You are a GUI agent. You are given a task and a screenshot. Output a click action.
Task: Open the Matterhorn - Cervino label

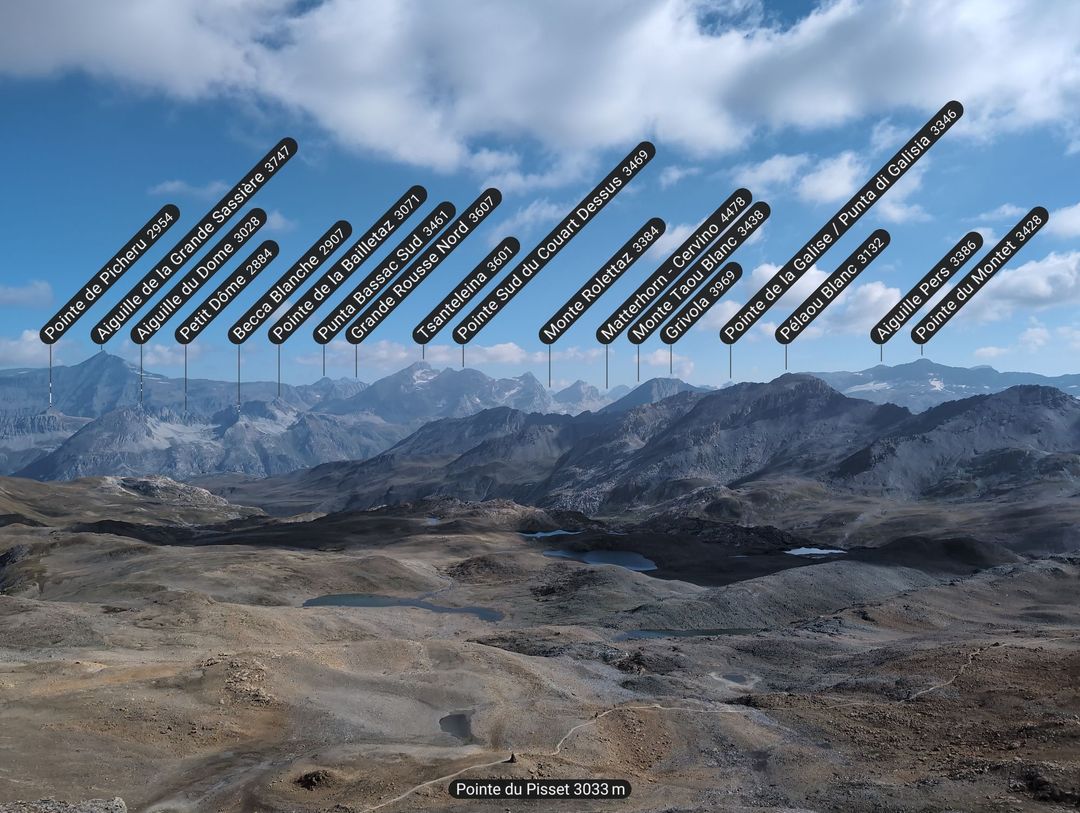(674, 266)
